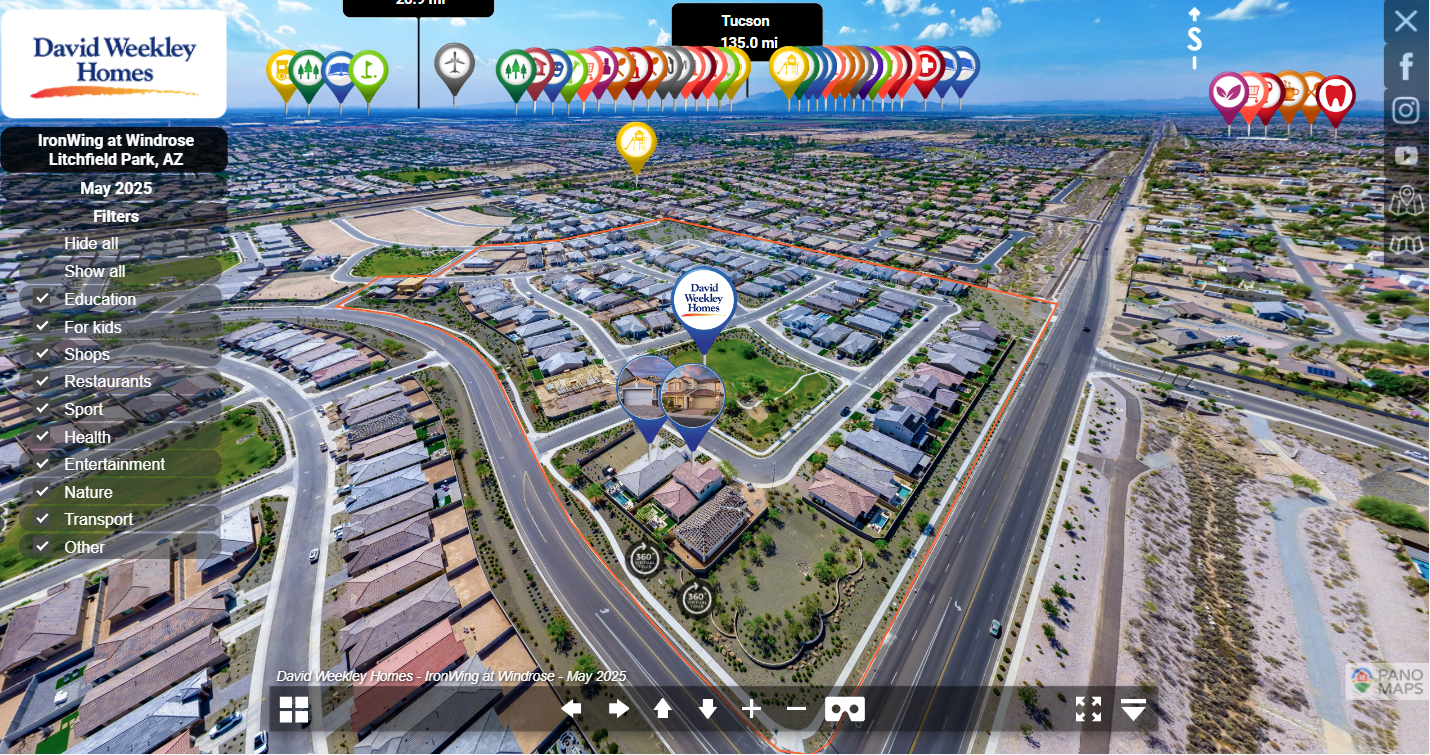This screenshot has width=1430, height=755.
Task: Toggle the Nature filter checkbox
Action: tap(42, 492)
